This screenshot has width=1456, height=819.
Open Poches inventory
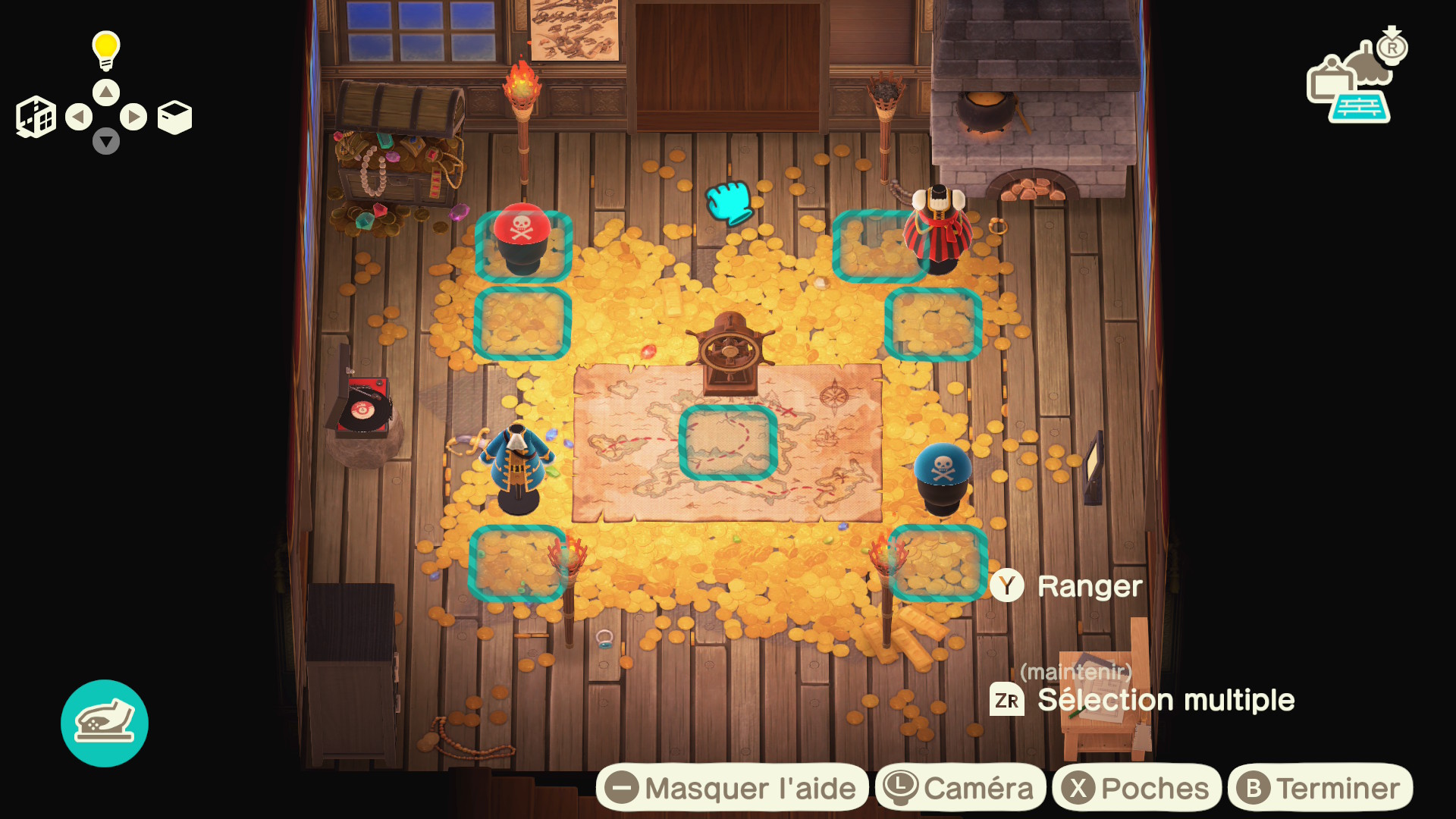point(1136,788)
